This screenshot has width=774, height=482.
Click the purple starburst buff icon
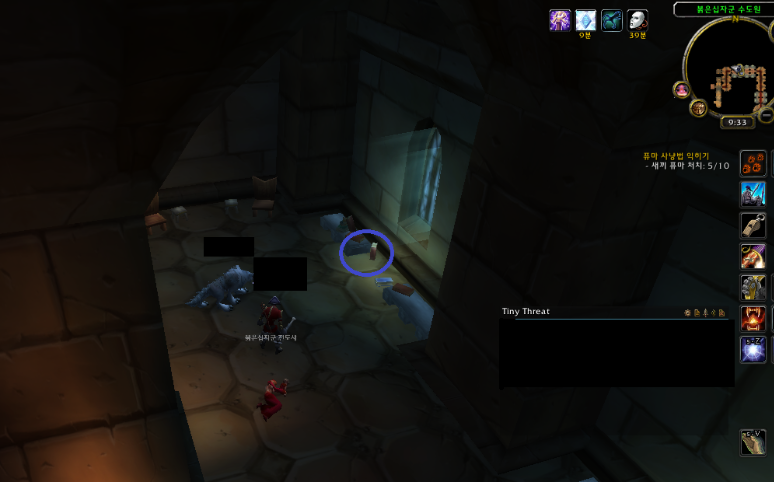click(560, 20)
